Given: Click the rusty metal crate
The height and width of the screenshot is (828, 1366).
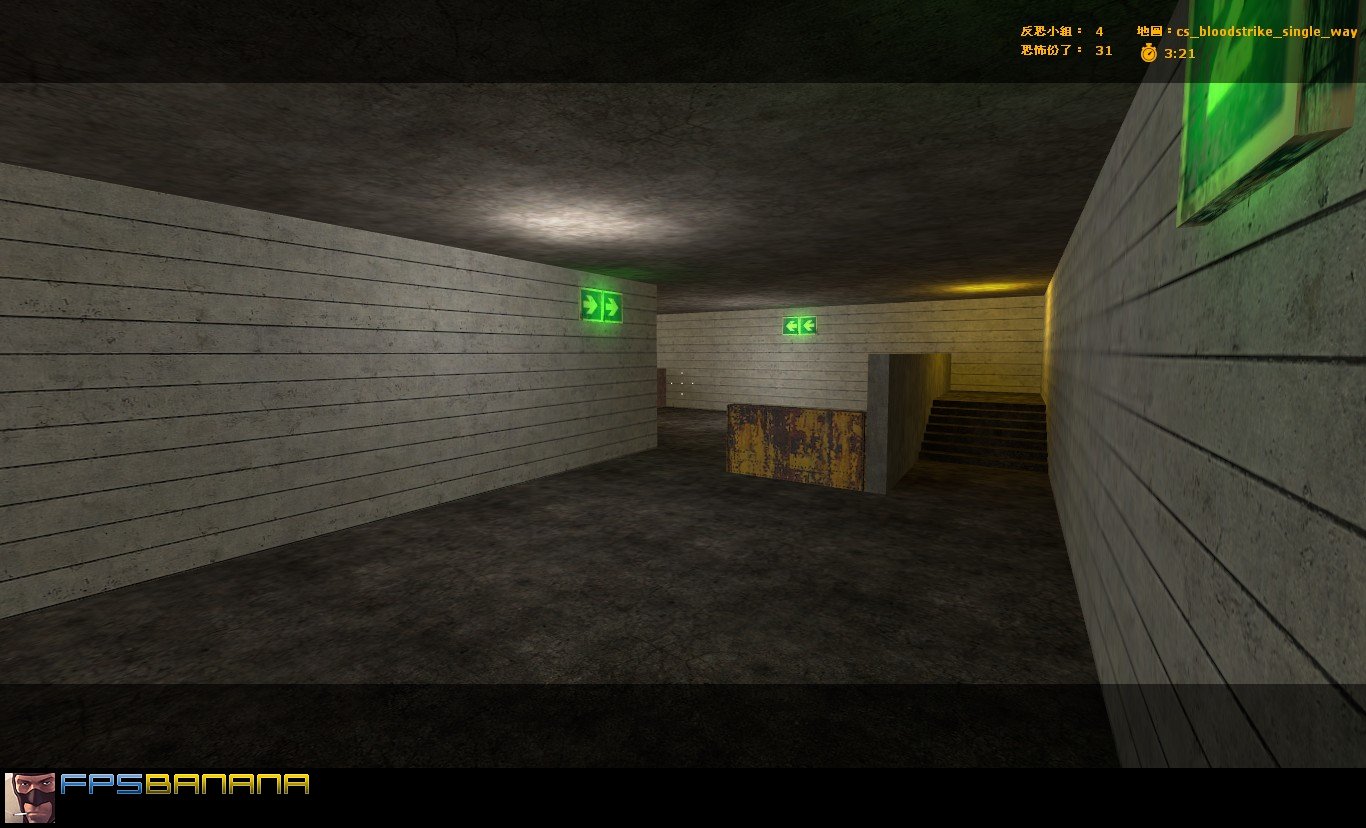Looking at the screenshot, I should click(795, 445).
